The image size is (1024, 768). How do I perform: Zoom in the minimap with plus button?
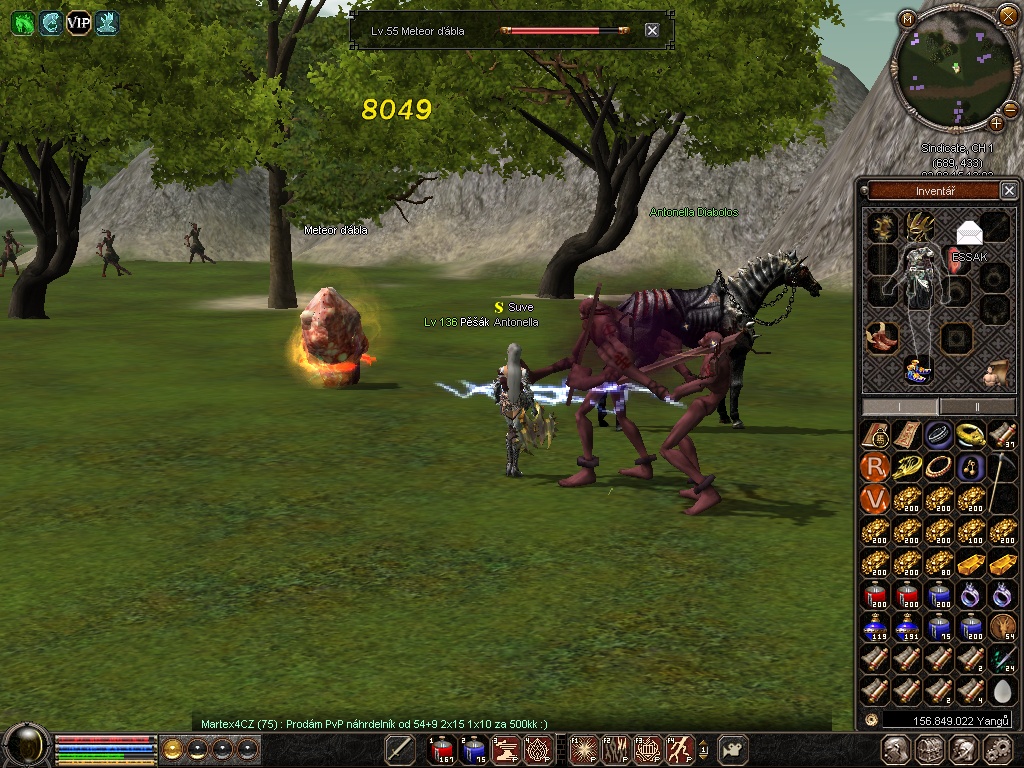[997, 123]
